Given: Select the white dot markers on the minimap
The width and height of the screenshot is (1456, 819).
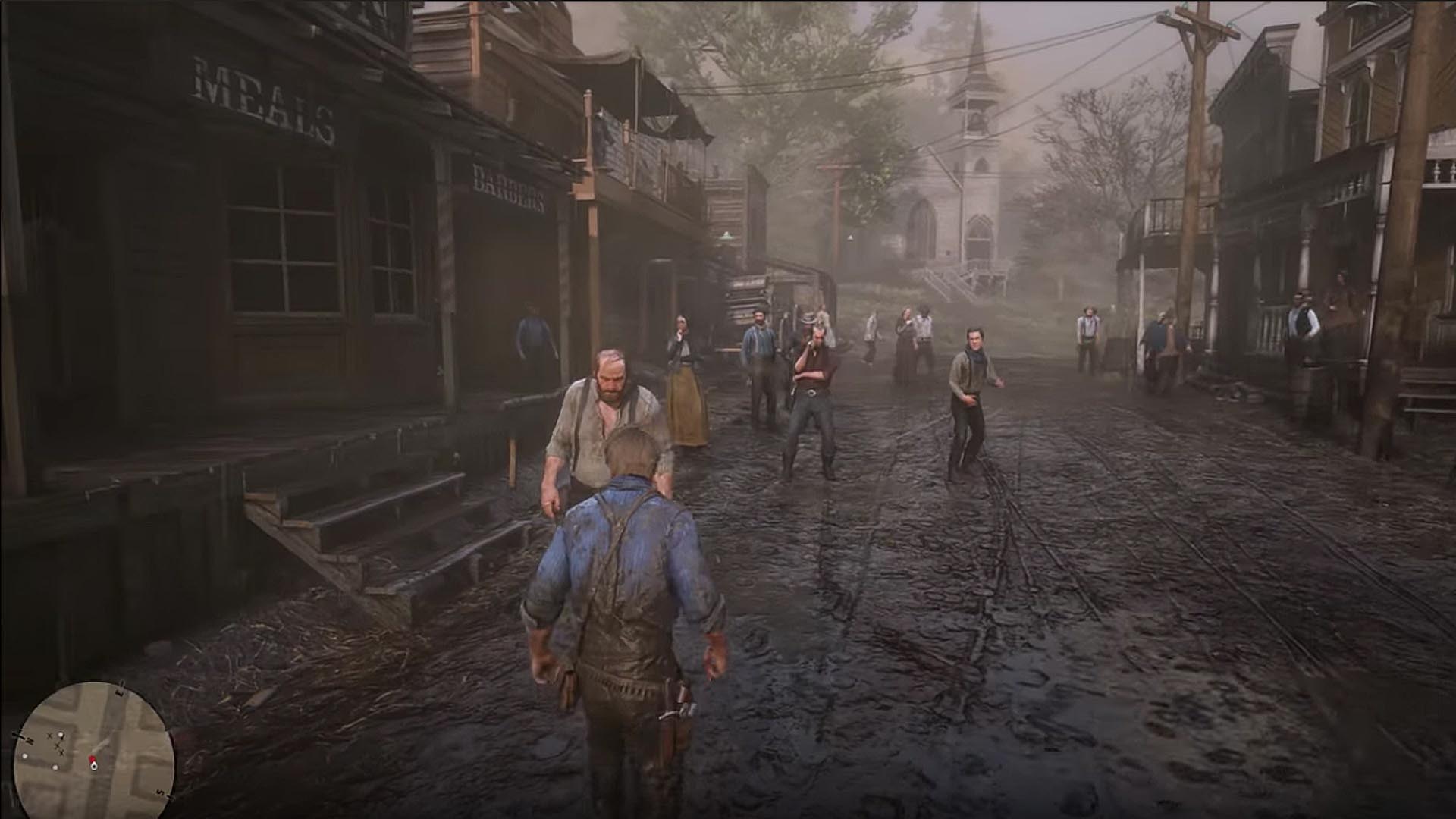Looking at the screenshot, I should [60, 734].
